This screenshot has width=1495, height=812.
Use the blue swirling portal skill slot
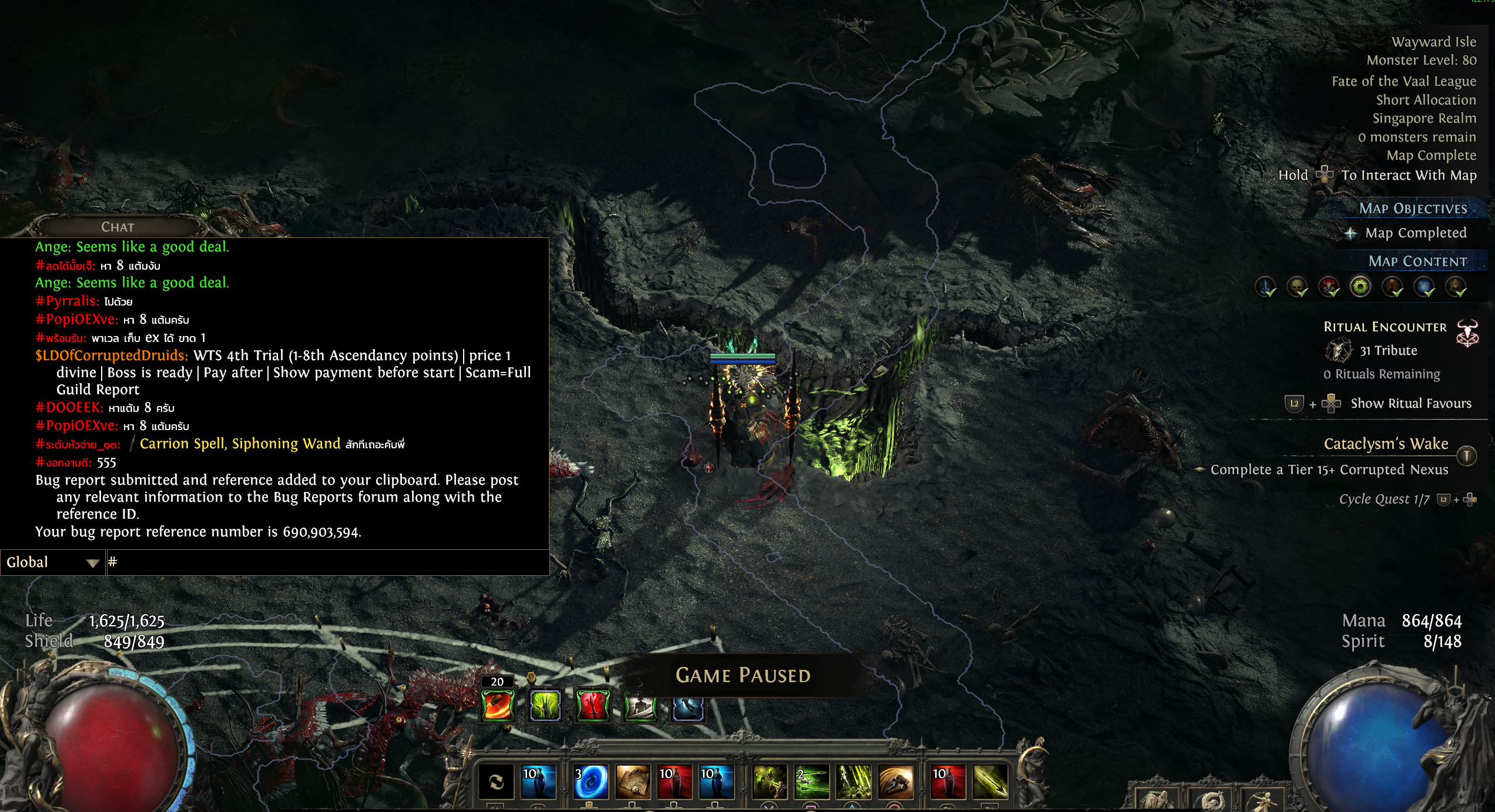tap(591, 781)
